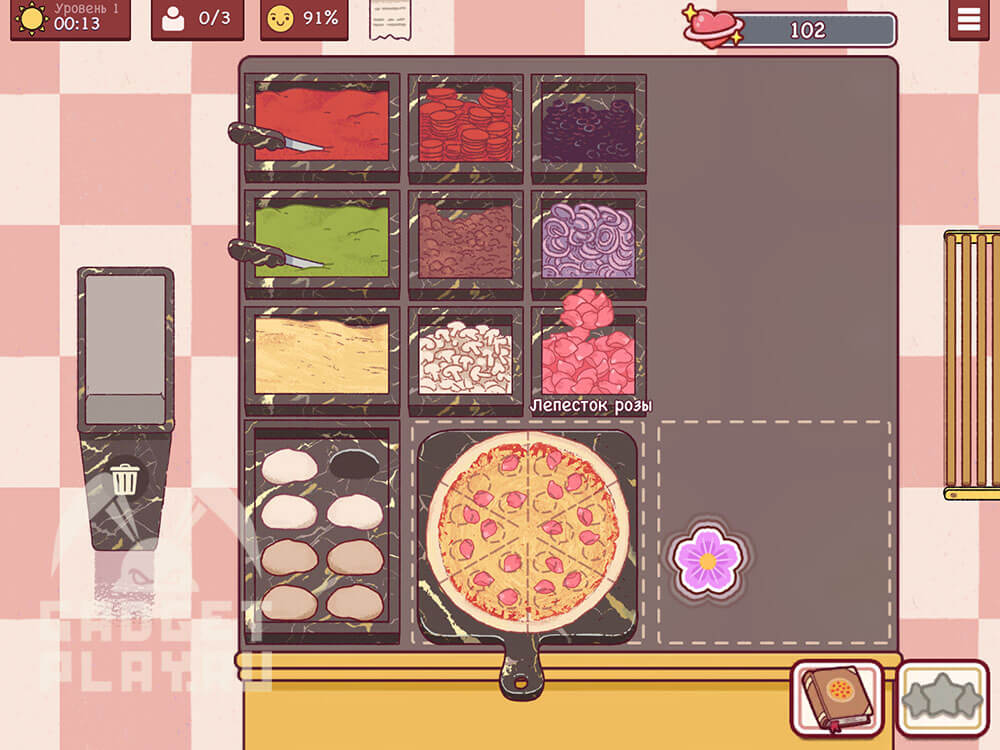Select the tomato sauce bin
The width and height of the screenshot is (1000, 750).
(322, 125)
